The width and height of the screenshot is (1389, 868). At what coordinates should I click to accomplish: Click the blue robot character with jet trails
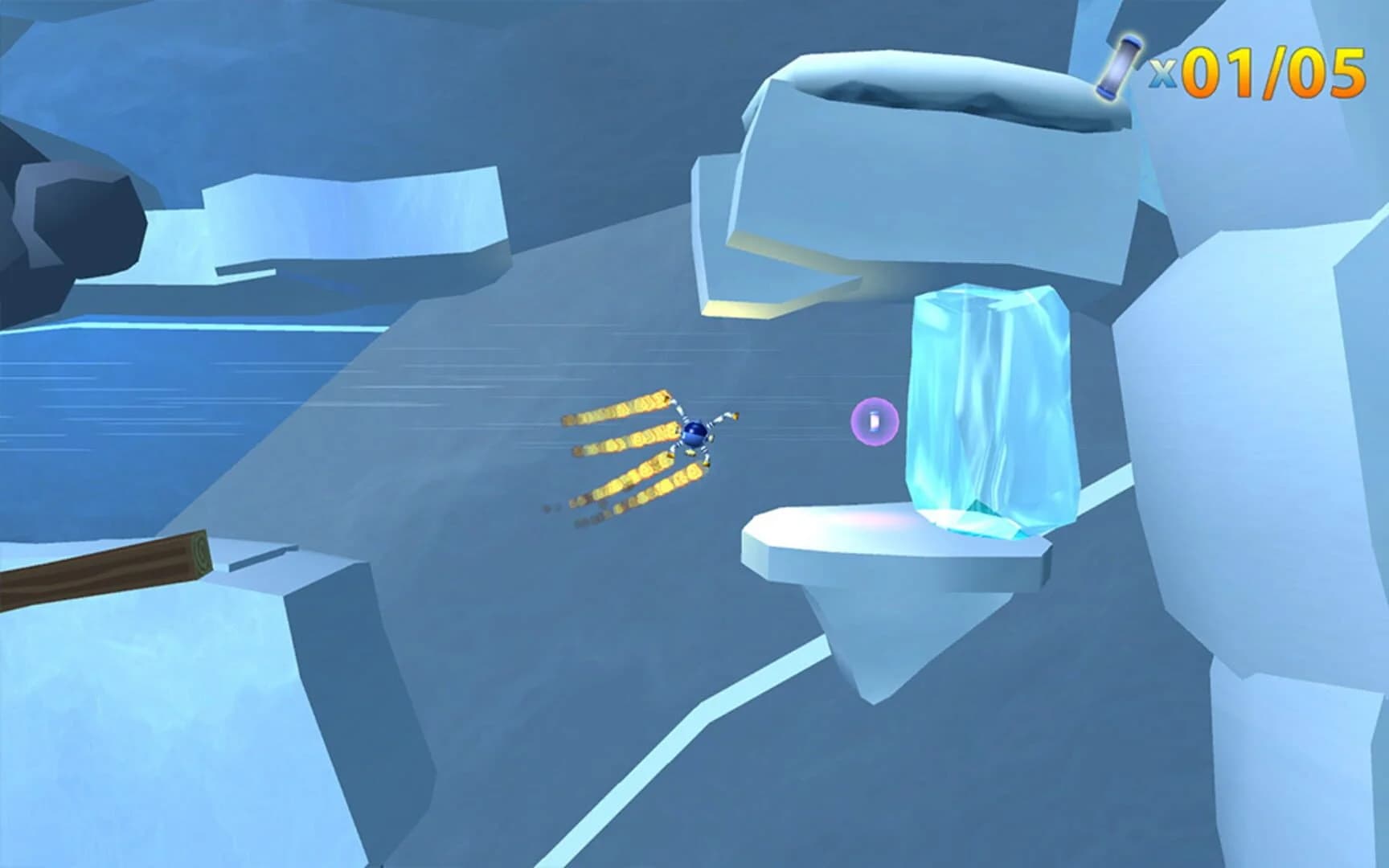[696, 435]
